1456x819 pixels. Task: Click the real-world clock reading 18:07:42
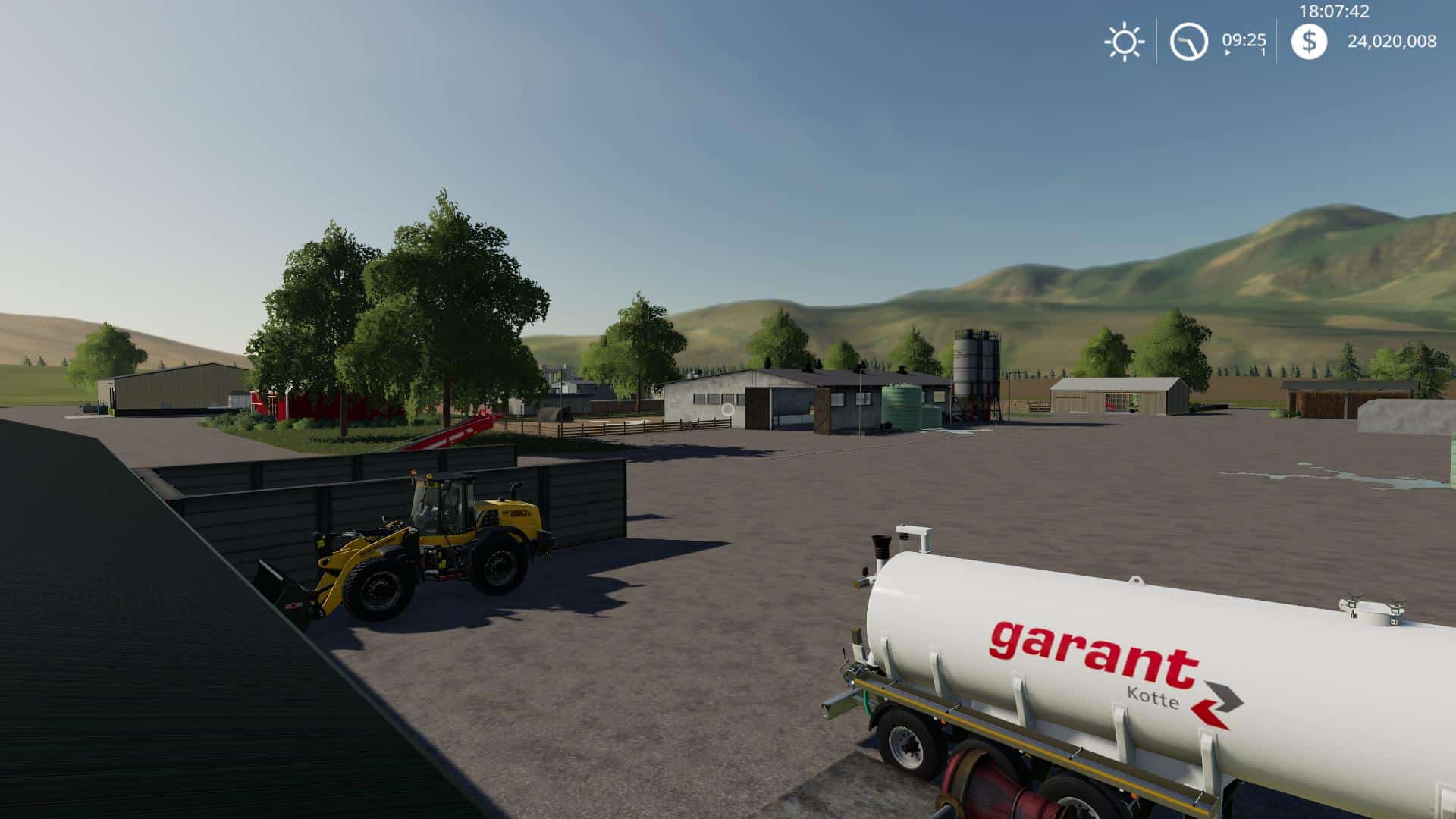coord(1333,11)
